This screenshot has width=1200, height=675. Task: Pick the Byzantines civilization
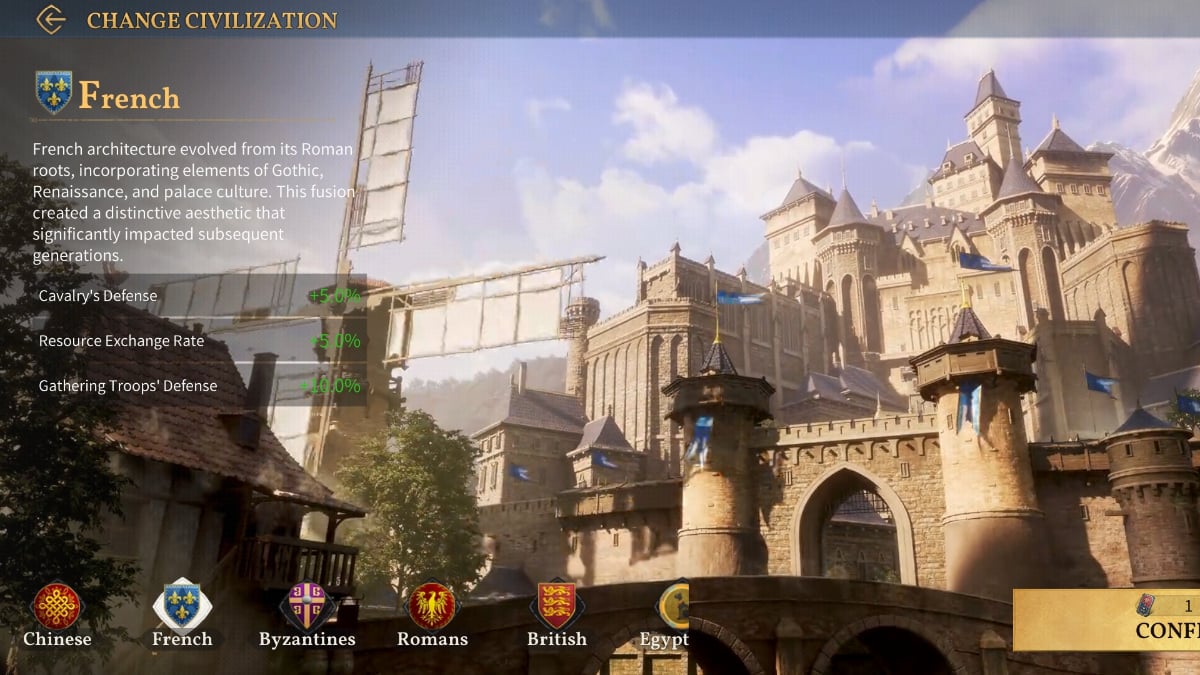(x=307, y=606)
